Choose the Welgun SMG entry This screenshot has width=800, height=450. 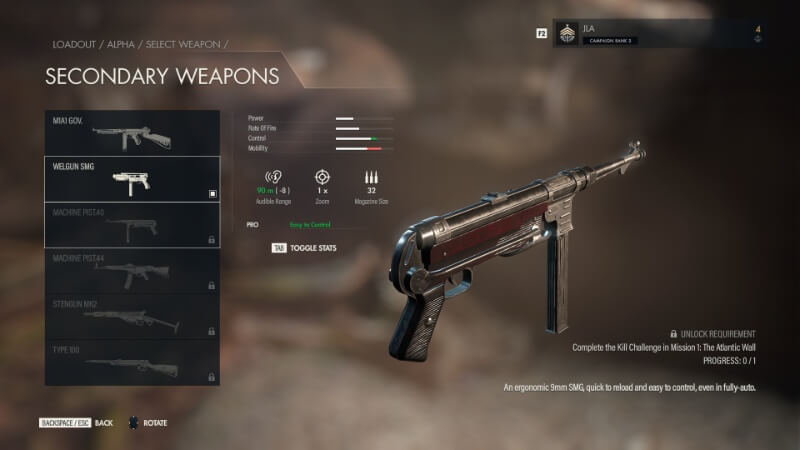point(132,179)
